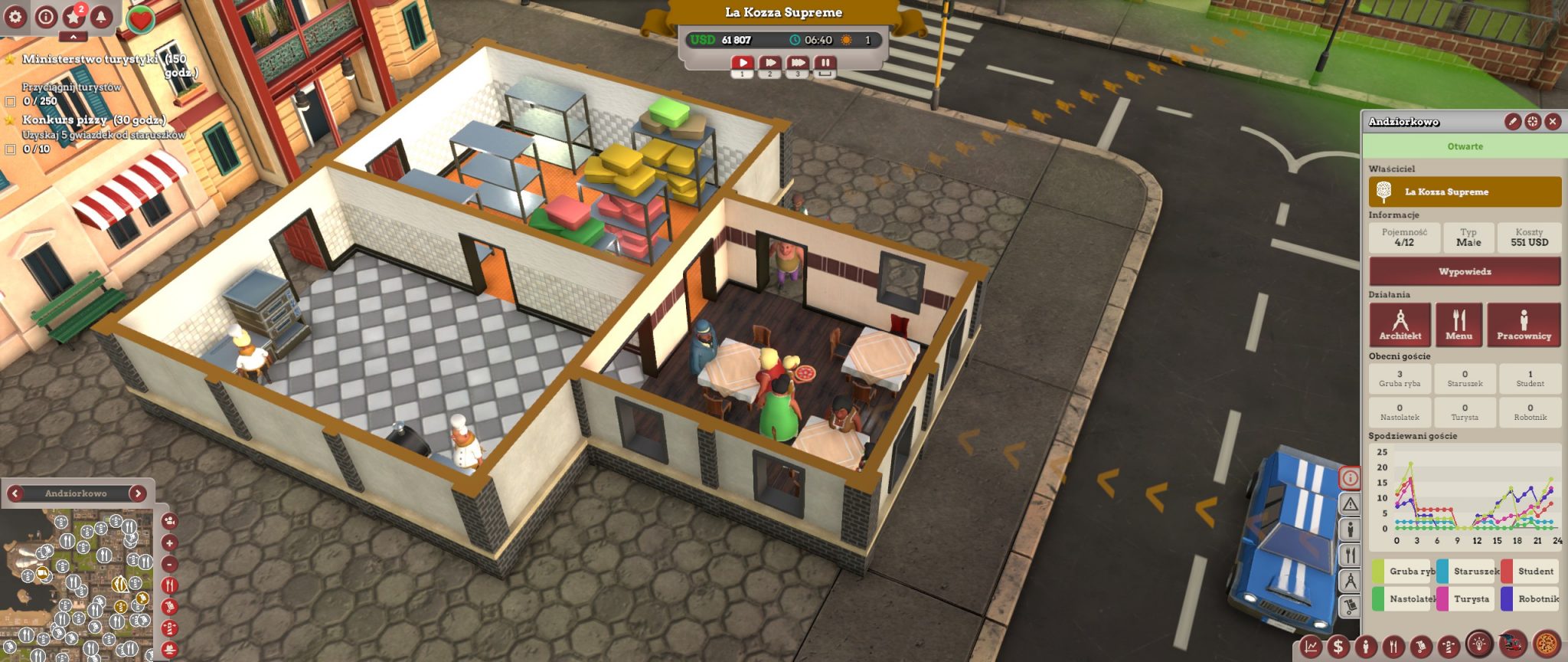Open the pizza icon in bottom toolbar
1568x662 pixels.
click(1547, 644)
